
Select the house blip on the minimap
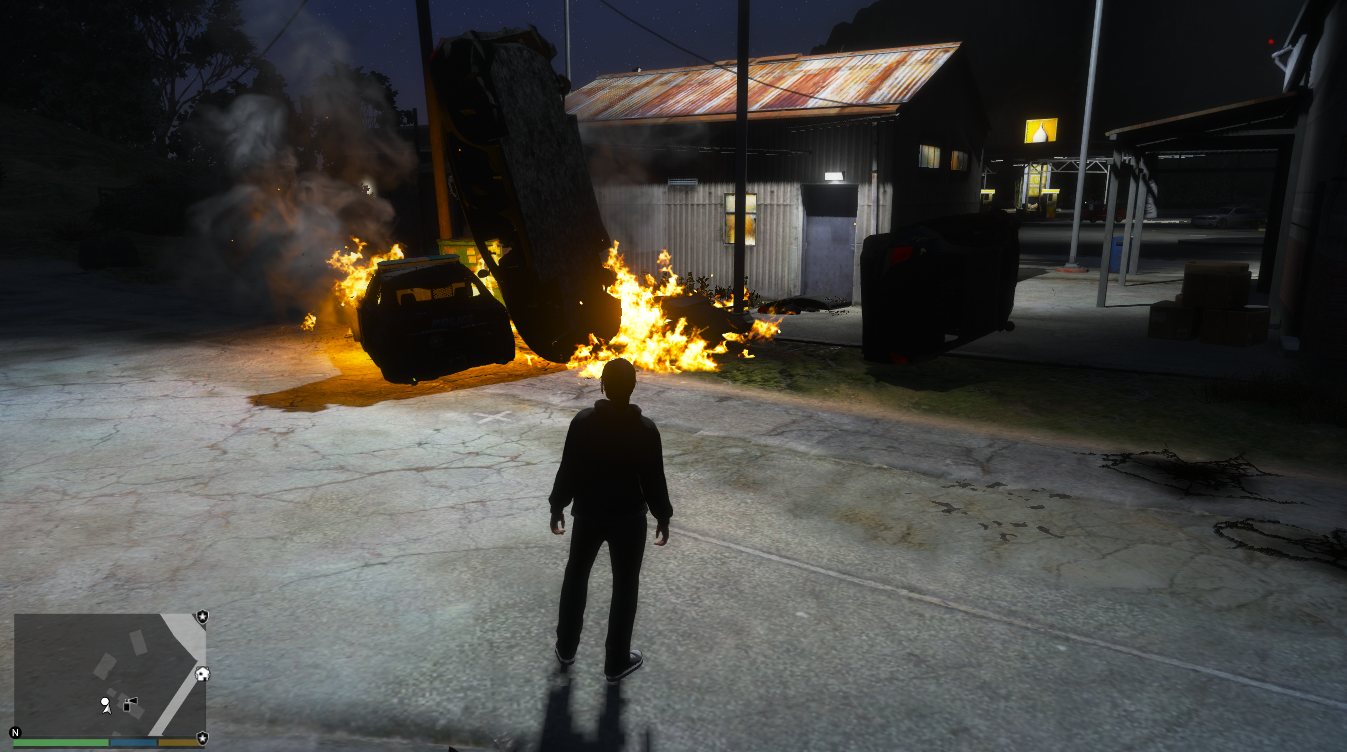pos(203,674)
